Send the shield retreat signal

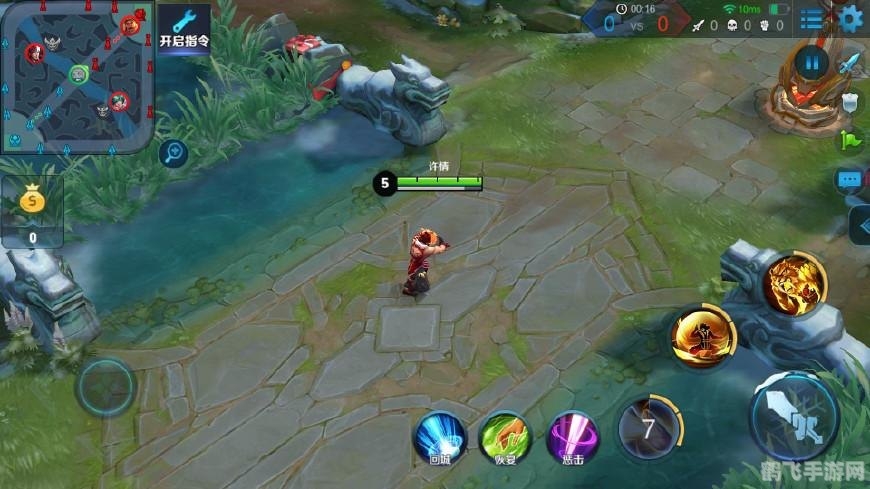click(850, 101)
